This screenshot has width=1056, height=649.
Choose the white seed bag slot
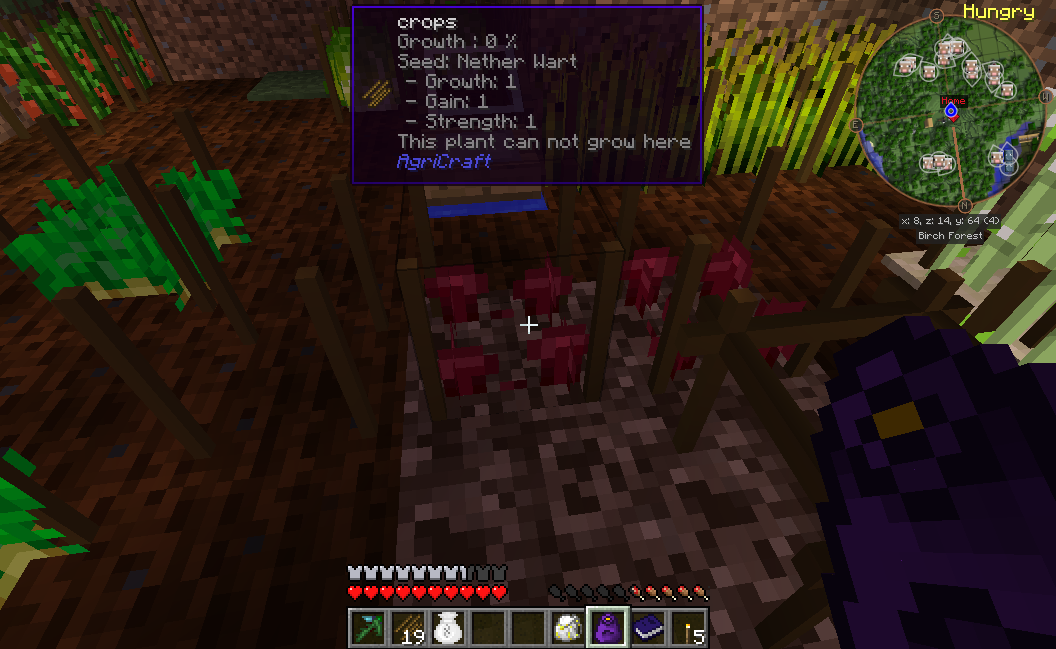point(448,628)
